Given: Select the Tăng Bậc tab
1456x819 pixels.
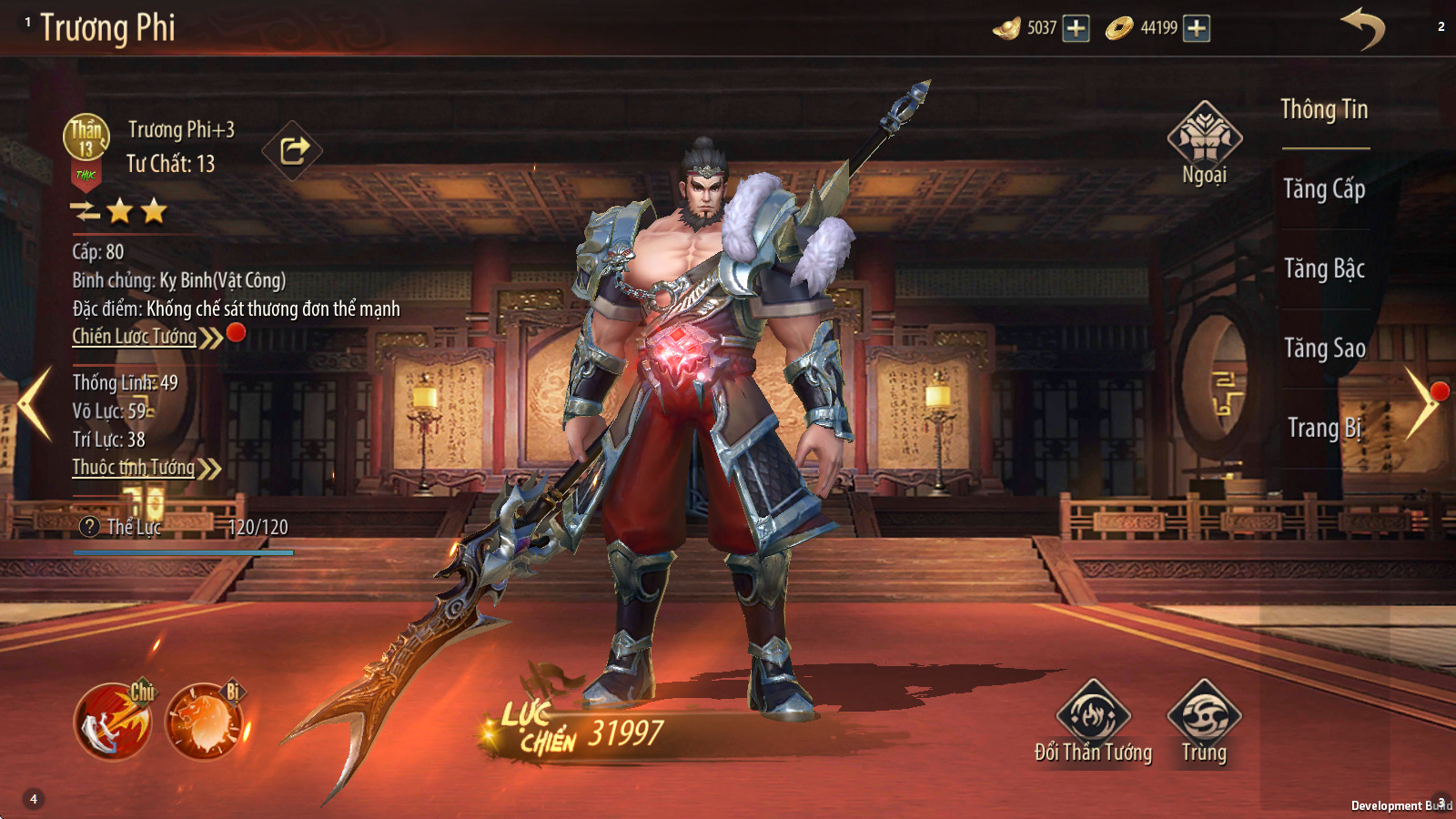Looking at the screenshot, I should click(1324, 268).
